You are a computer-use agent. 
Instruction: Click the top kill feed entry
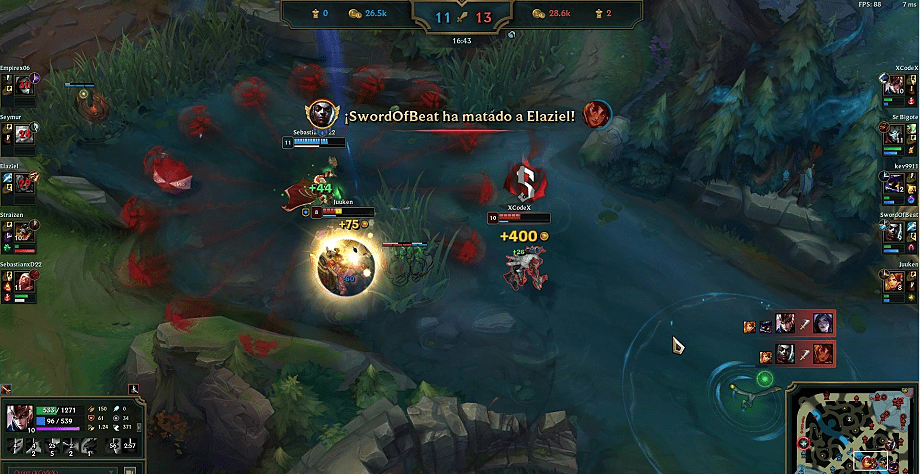tap(790, 325)
